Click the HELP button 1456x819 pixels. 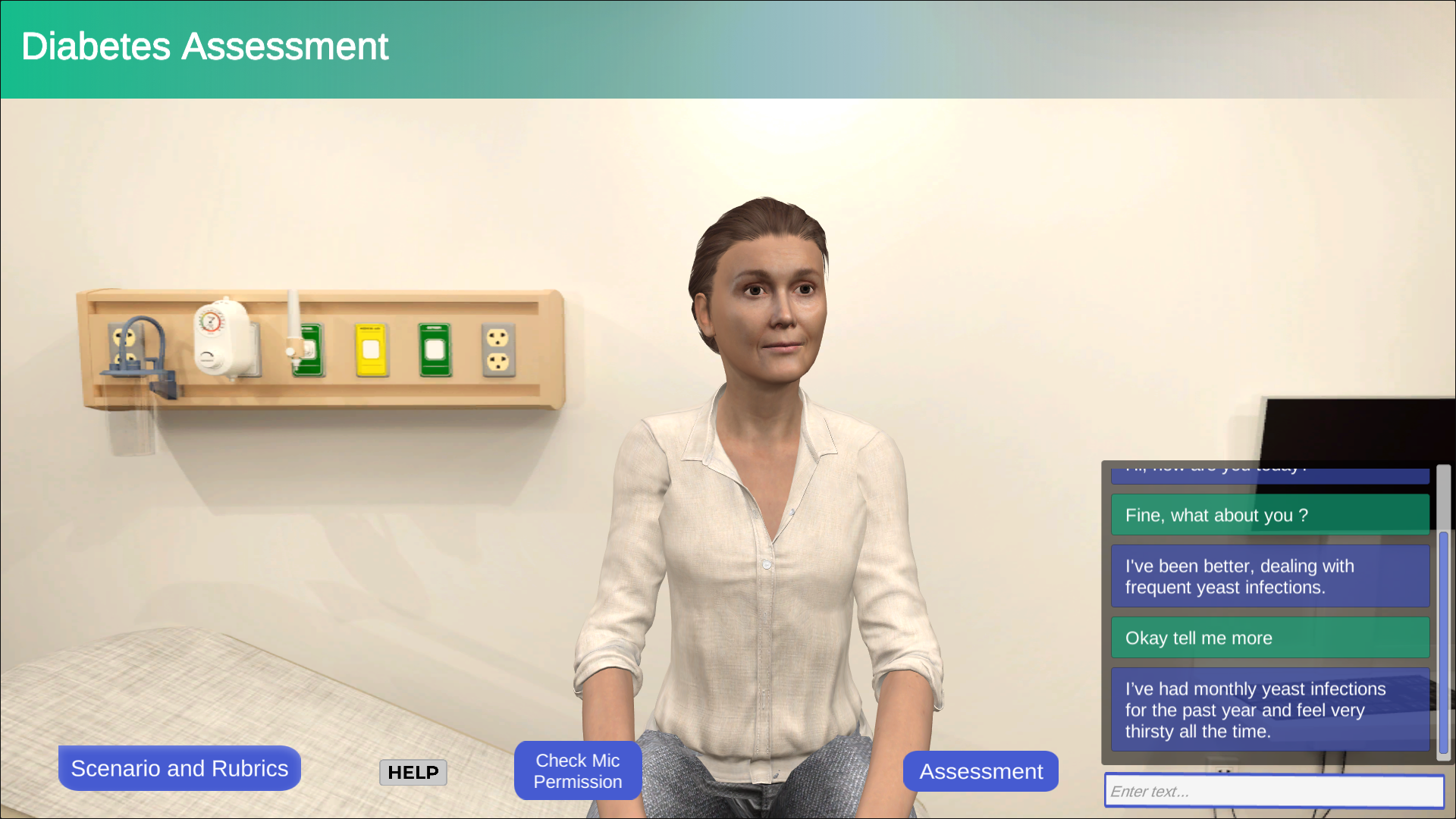pyautogui.click(x=413, y=772)
